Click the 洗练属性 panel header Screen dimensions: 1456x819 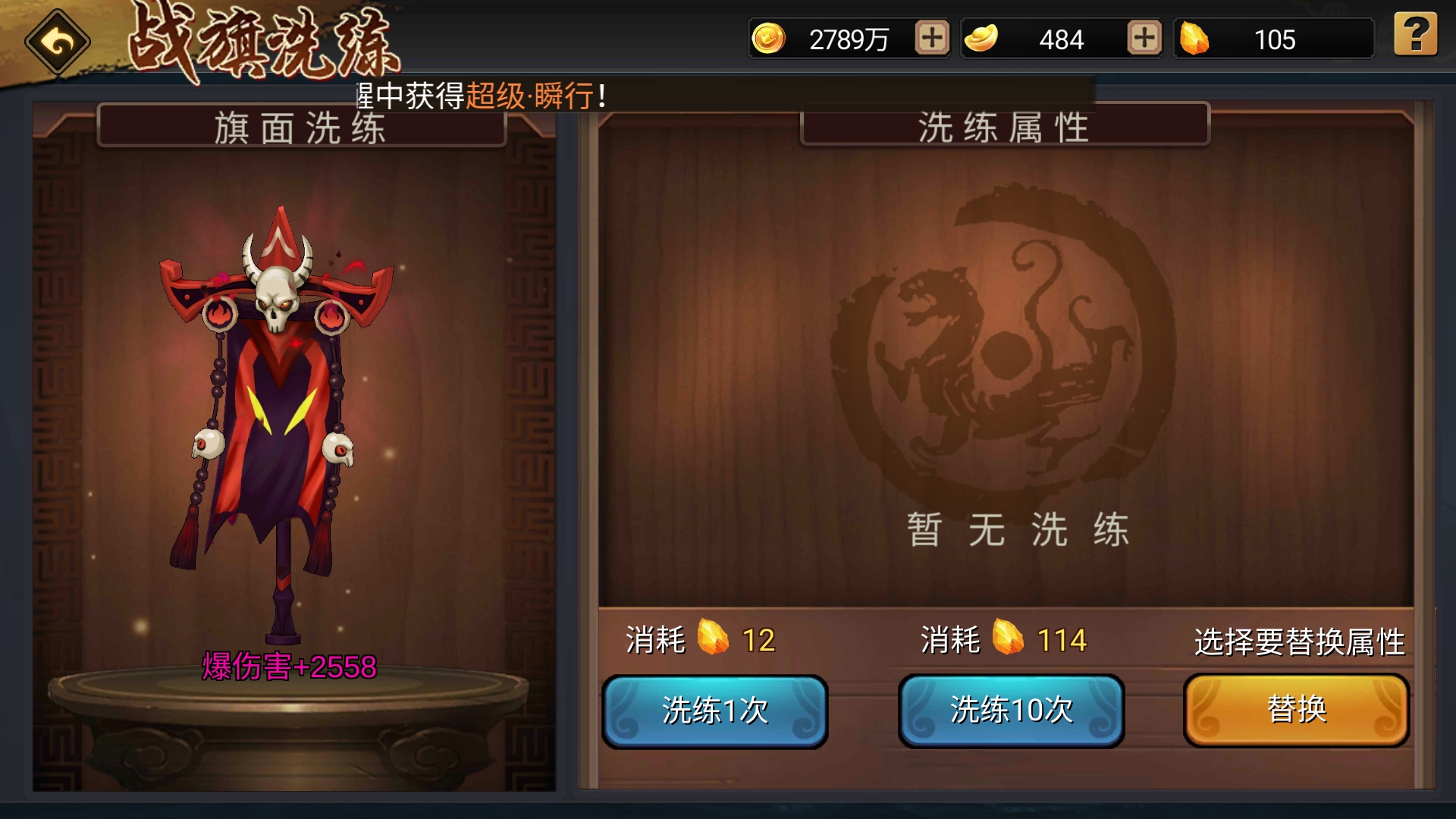point(1005,125)
